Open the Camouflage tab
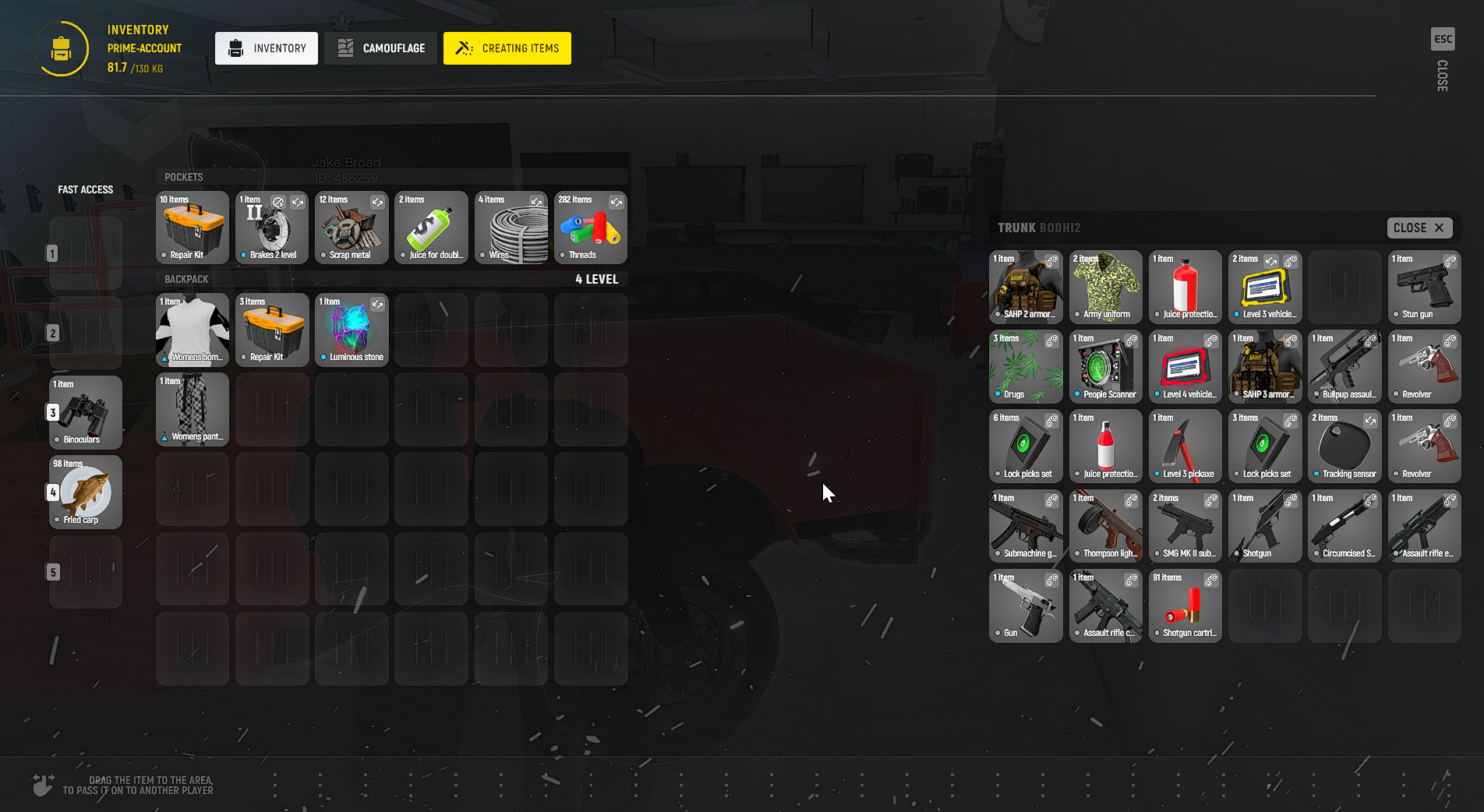1484x812 pixels. coord(381,48)
